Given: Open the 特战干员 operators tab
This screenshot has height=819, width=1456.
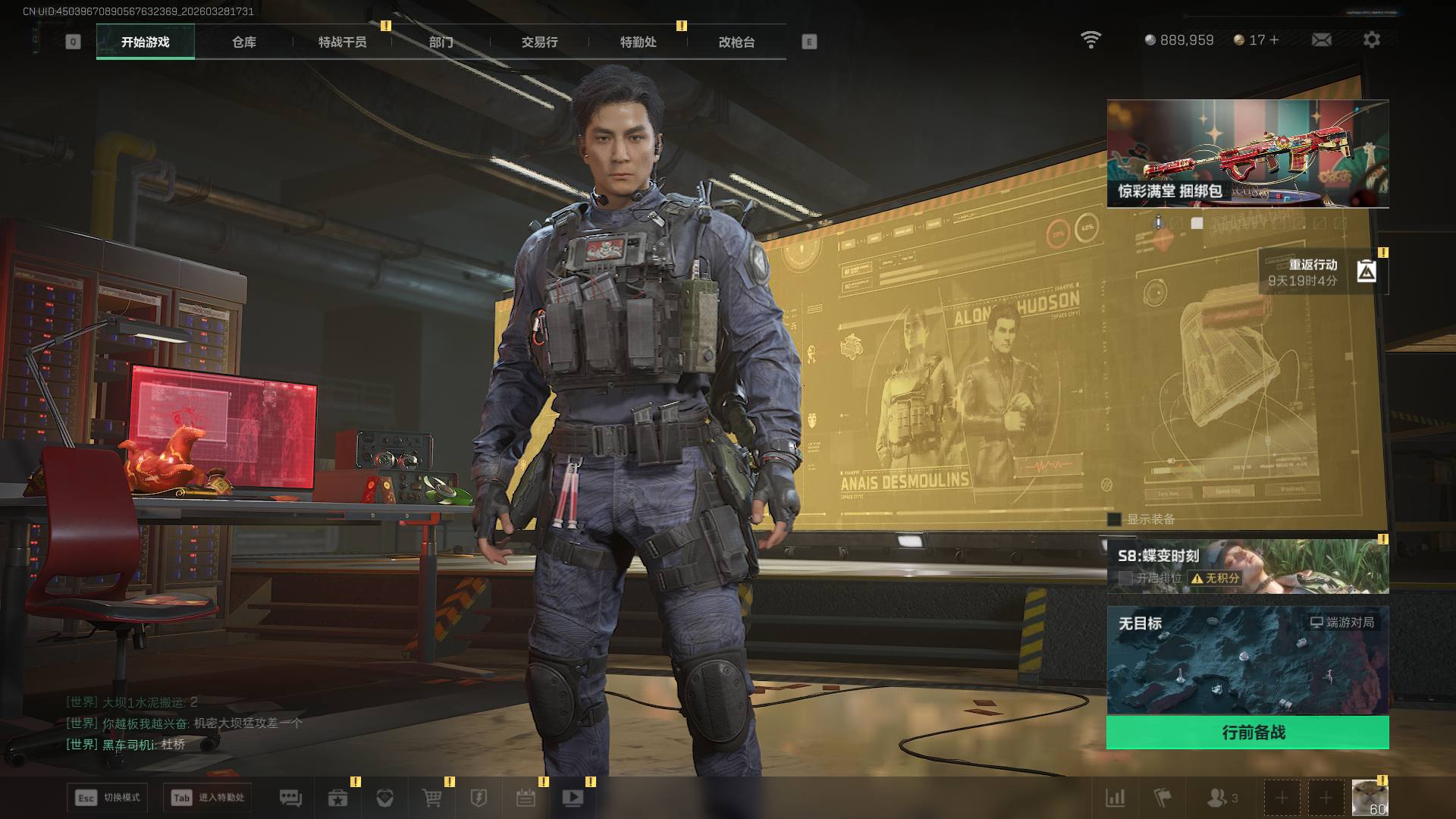Looking at the screenshot, I should 342,42.
